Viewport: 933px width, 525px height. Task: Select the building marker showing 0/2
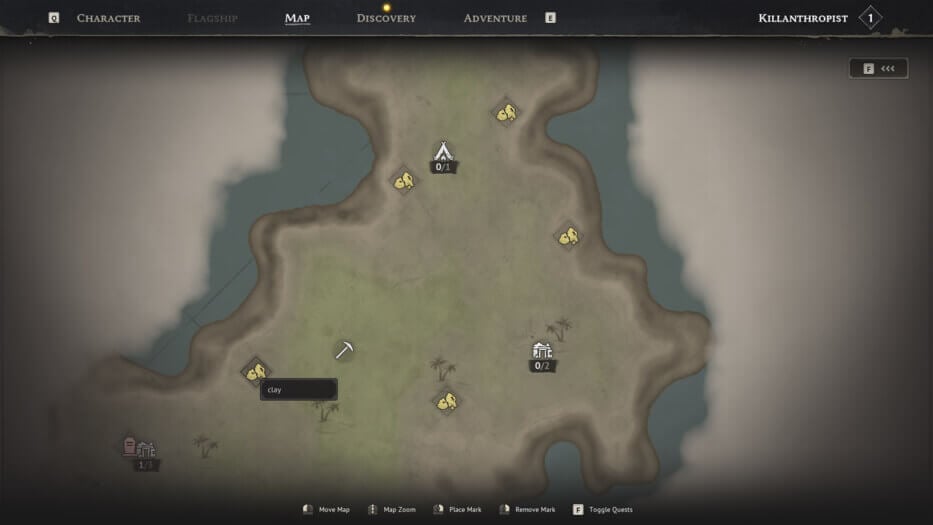pyautogui.click(x=542, y=352)
